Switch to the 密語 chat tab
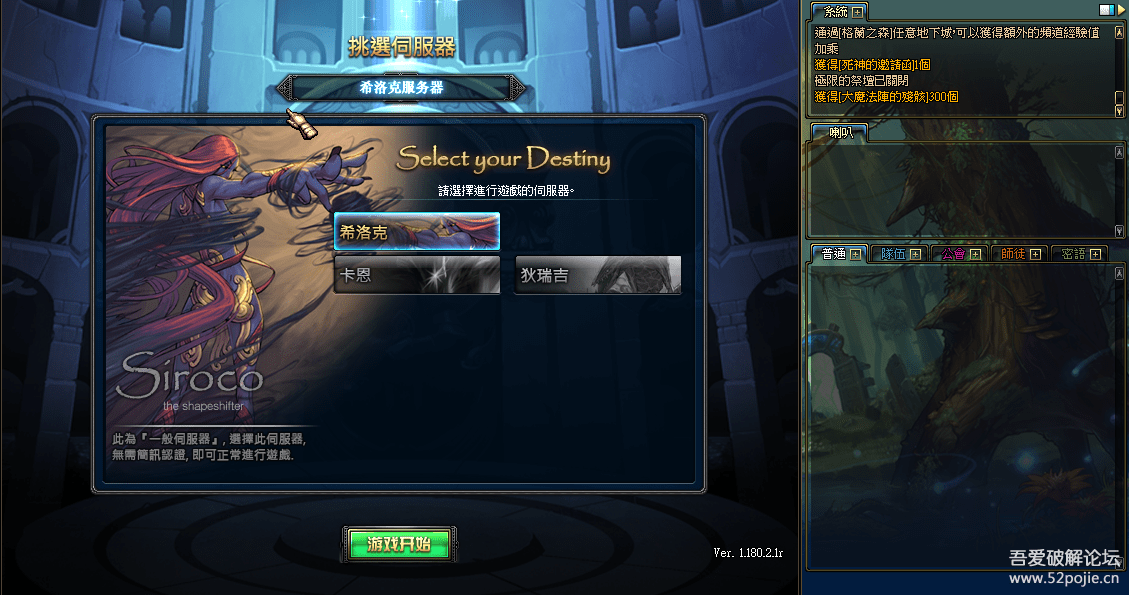The image size is (1129, 595). (x=1073, y=254)
